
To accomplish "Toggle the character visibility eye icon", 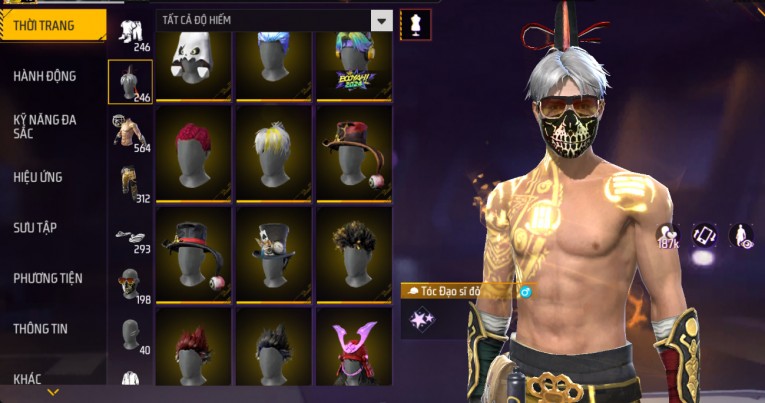I will pos(741,235).
